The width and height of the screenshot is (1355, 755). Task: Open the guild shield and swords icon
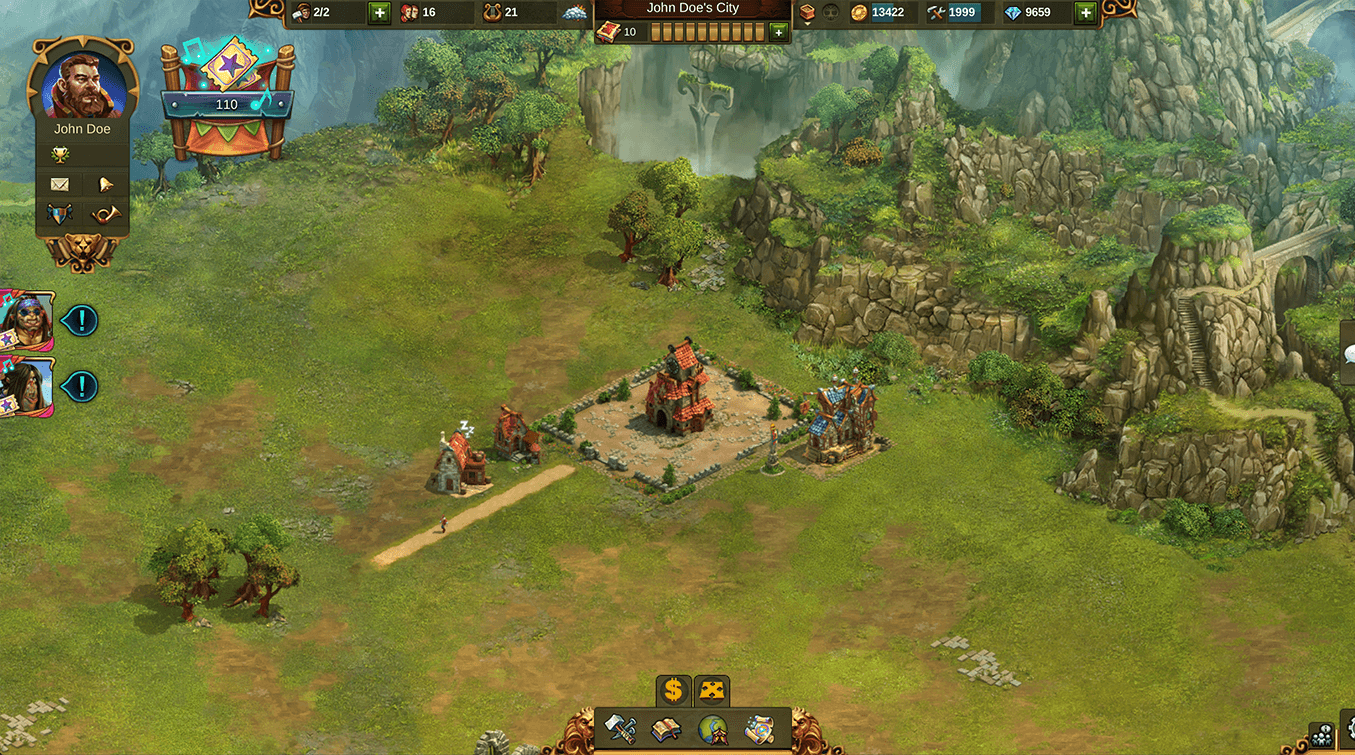coord(60,214)
